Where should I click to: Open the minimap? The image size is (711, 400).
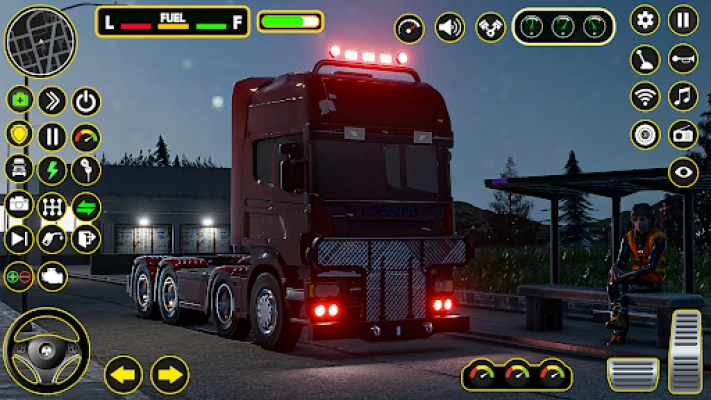[x=40, y=41]
